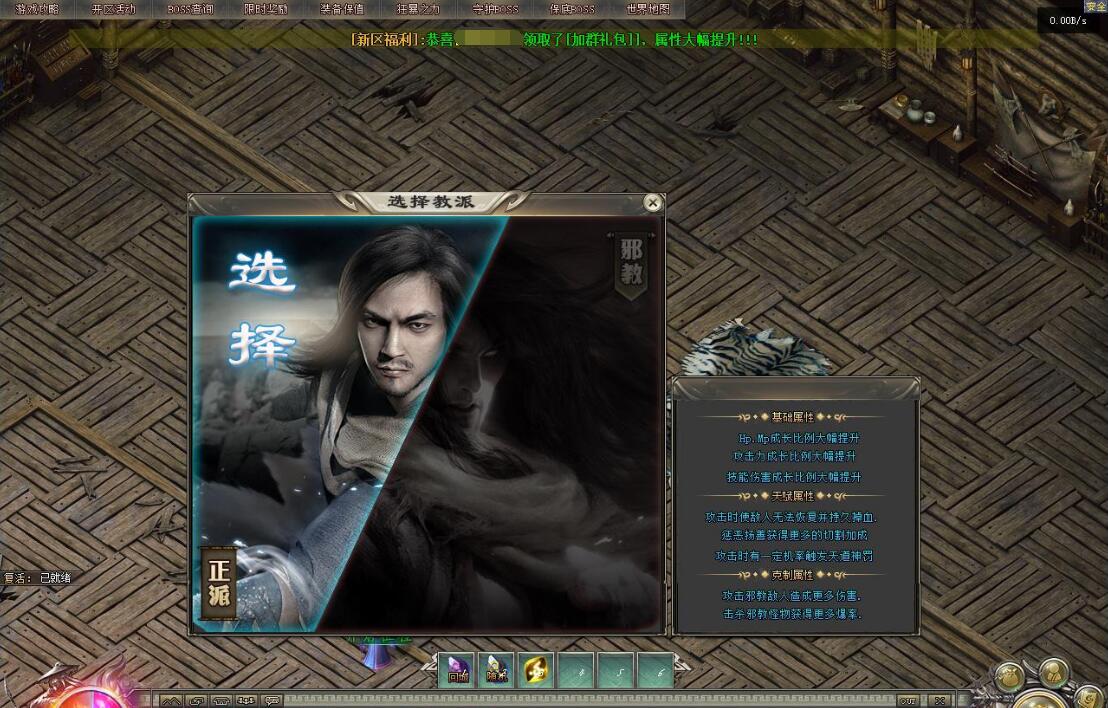Open the 保底BOSS menu
1108x708 pixels.
pyautogui.click(x=572, y=9)
